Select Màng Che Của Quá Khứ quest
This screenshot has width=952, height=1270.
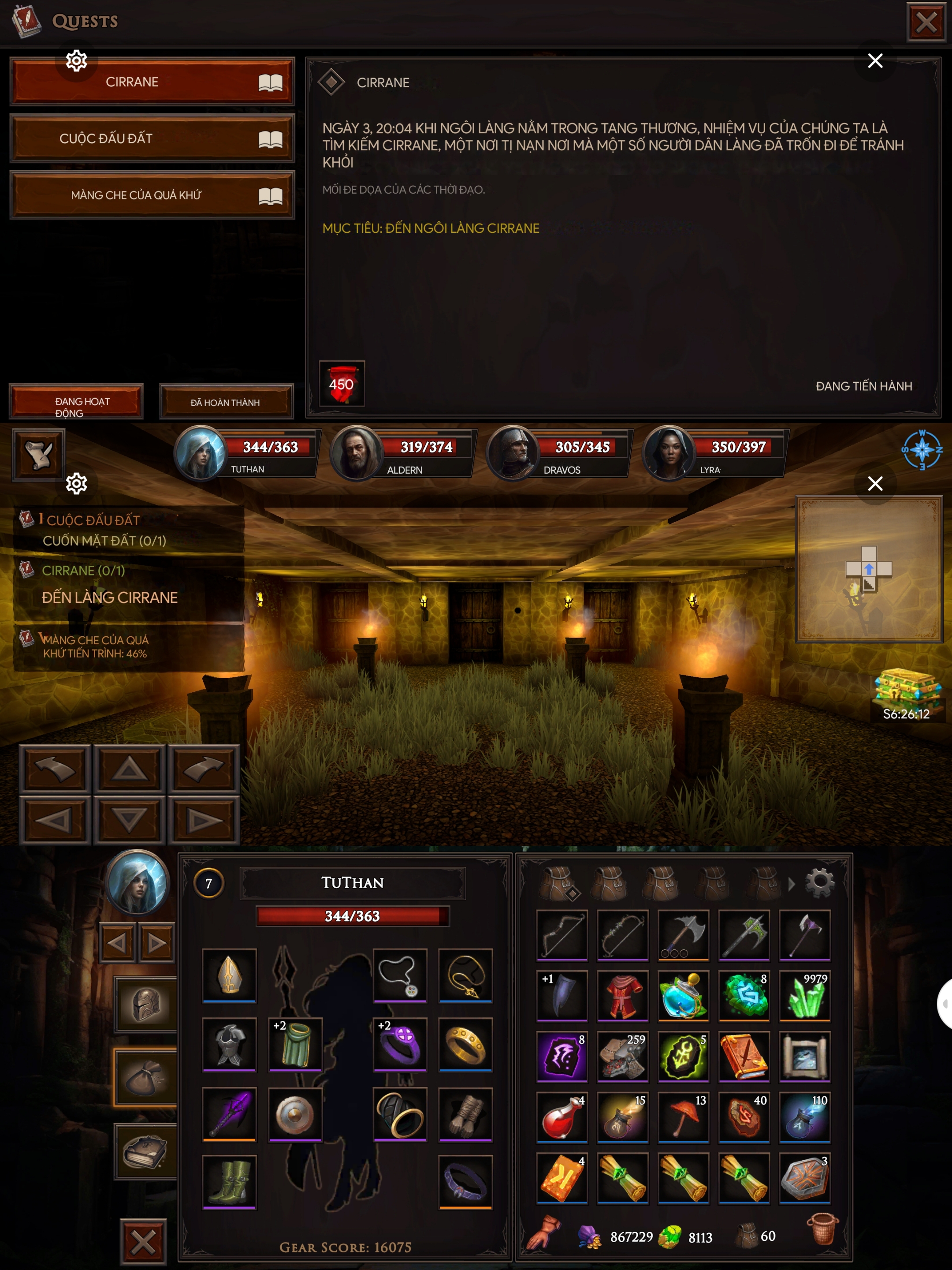(152, 195)
